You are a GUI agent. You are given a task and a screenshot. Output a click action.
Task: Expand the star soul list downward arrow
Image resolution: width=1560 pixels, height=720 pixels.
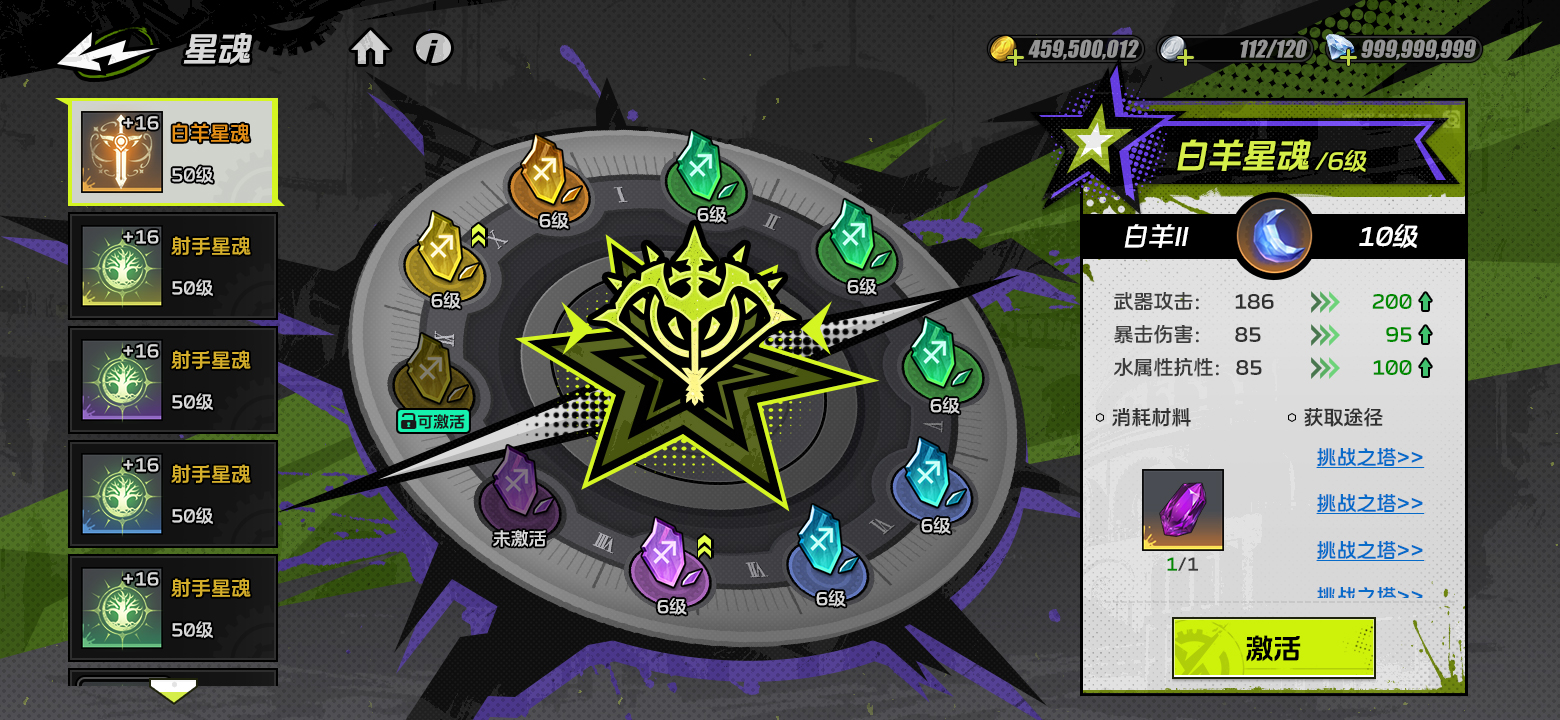tap(172, 690)
